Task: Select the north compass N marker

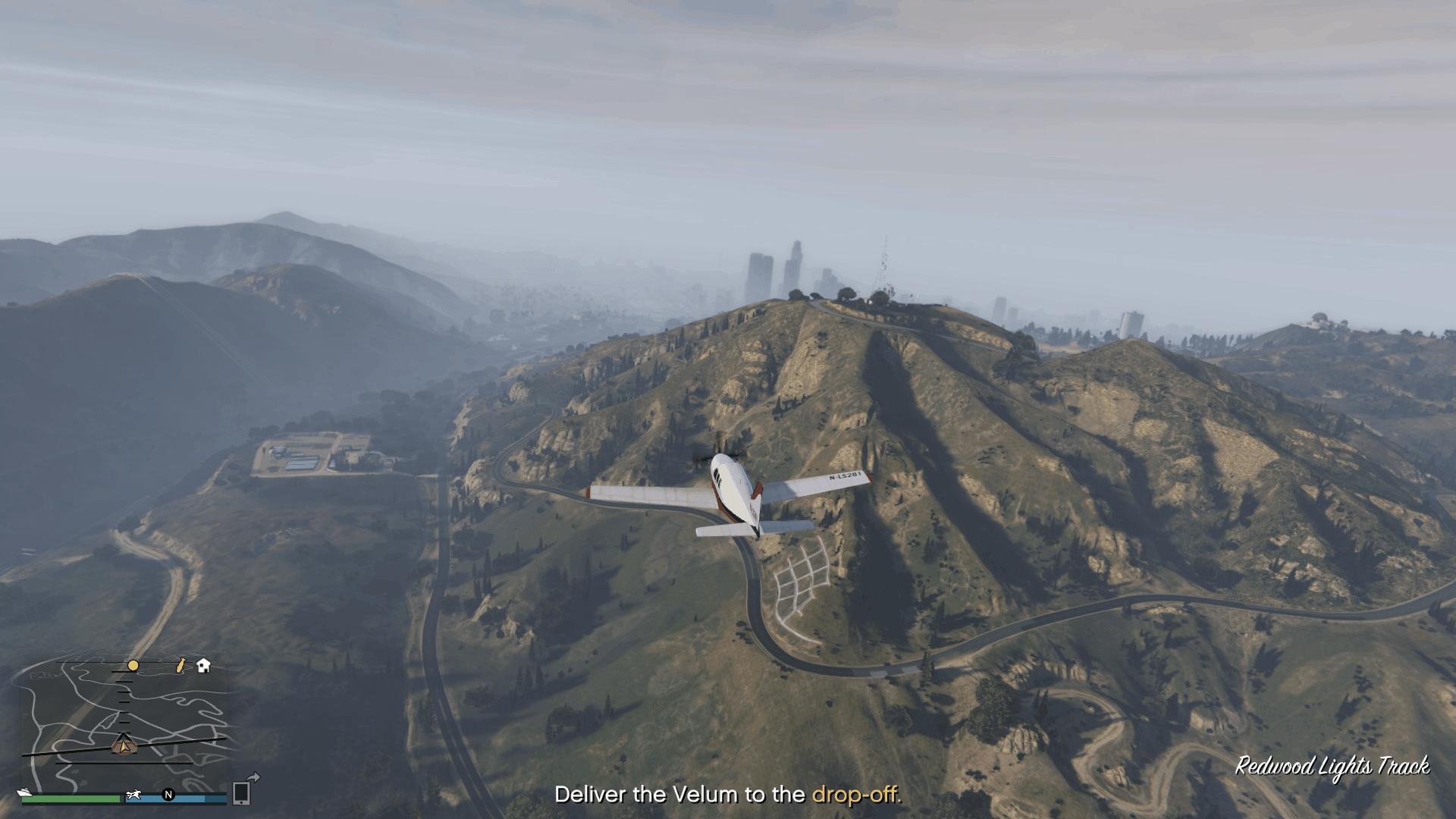Action: point(168,795)
